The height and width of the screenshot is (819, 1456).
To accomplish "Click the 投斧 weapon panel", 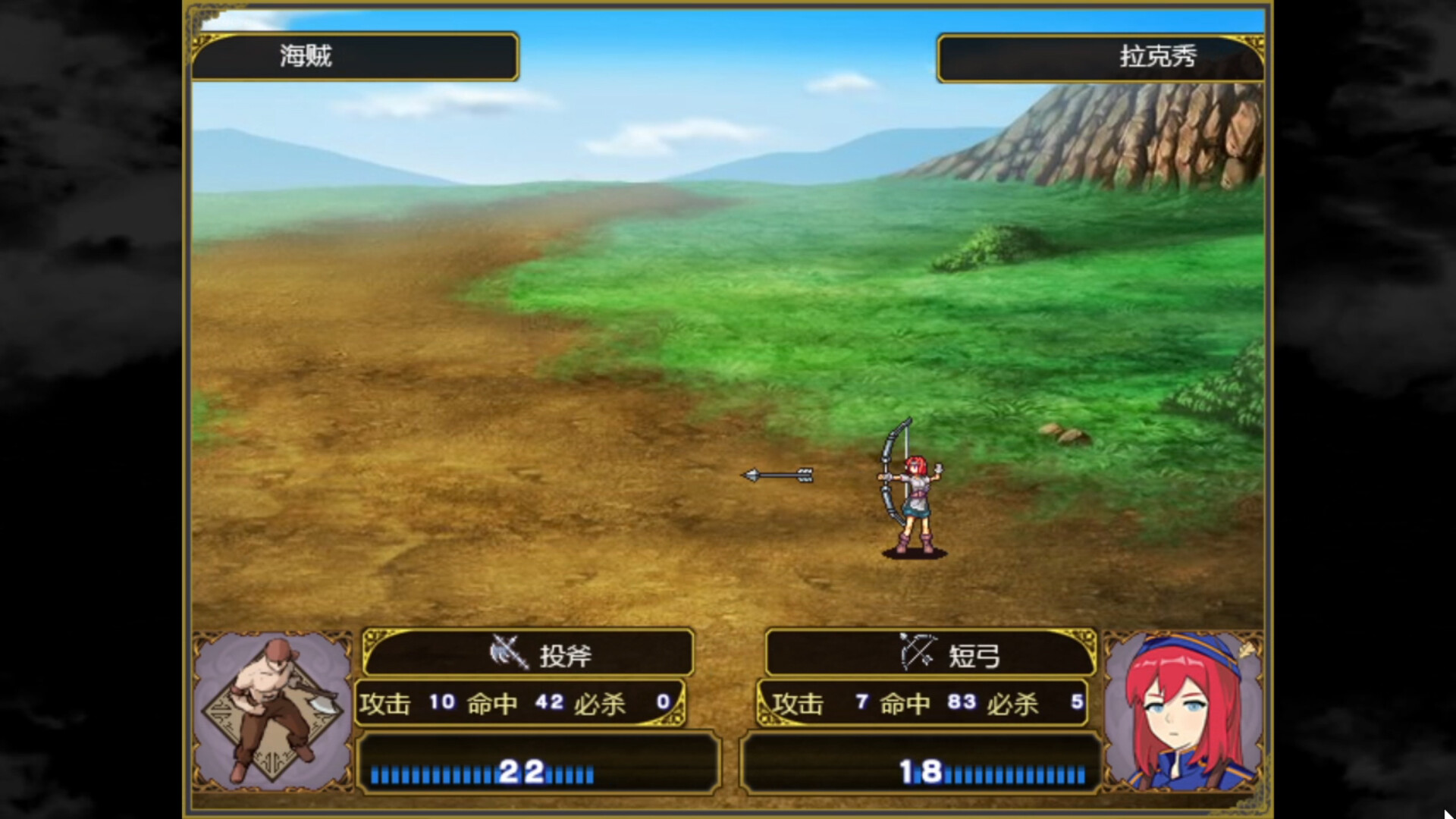I will coord(529,653).
